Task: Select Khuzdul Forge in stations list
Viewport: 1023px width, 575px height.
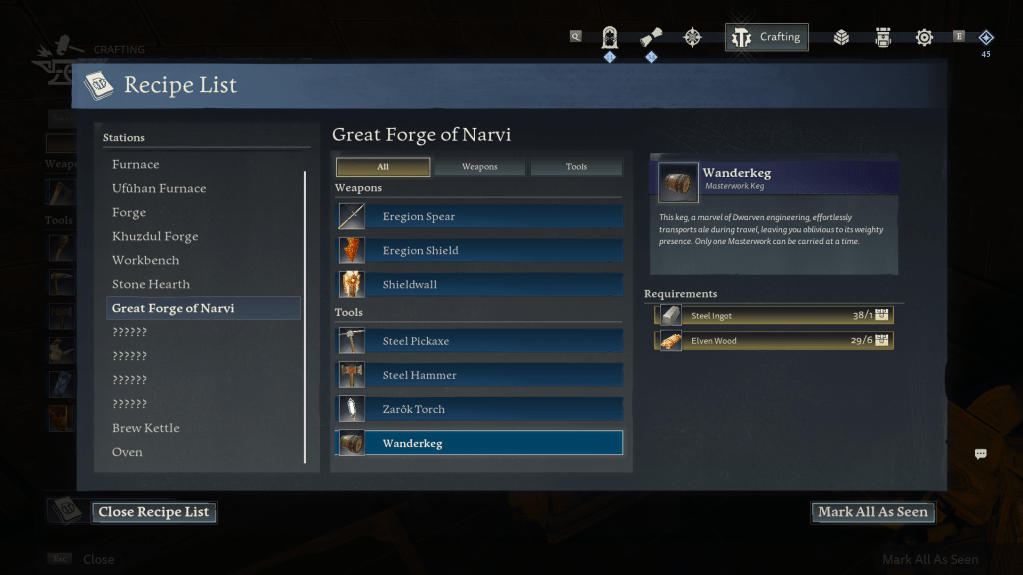Action: [155, 236]
